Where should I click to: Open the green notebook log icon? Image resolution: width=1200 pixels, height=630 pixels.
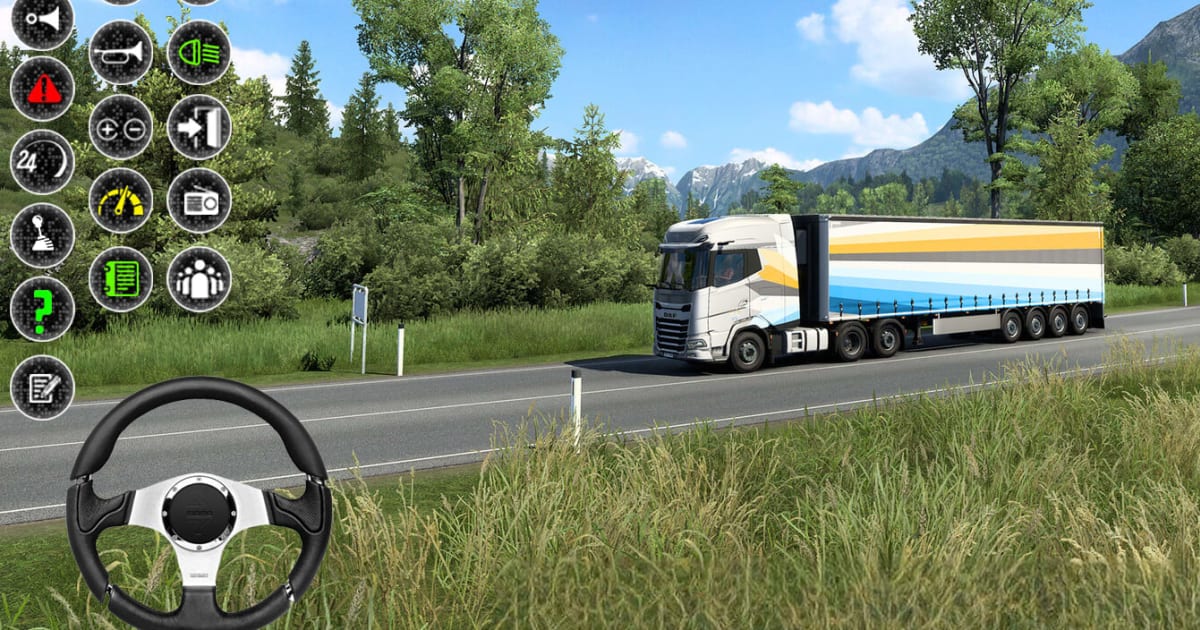pos(121,278)
